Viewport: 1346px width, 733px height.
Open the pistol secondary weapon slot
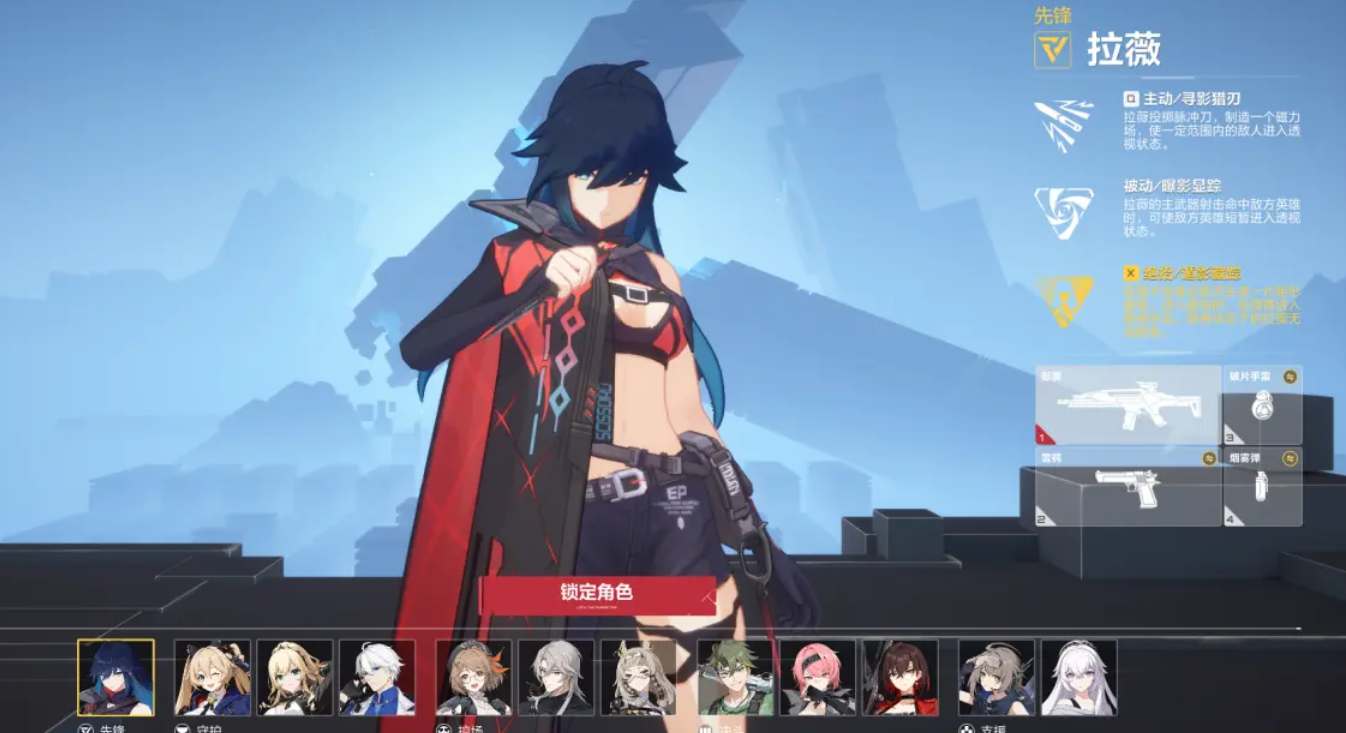coord(1127,490)
